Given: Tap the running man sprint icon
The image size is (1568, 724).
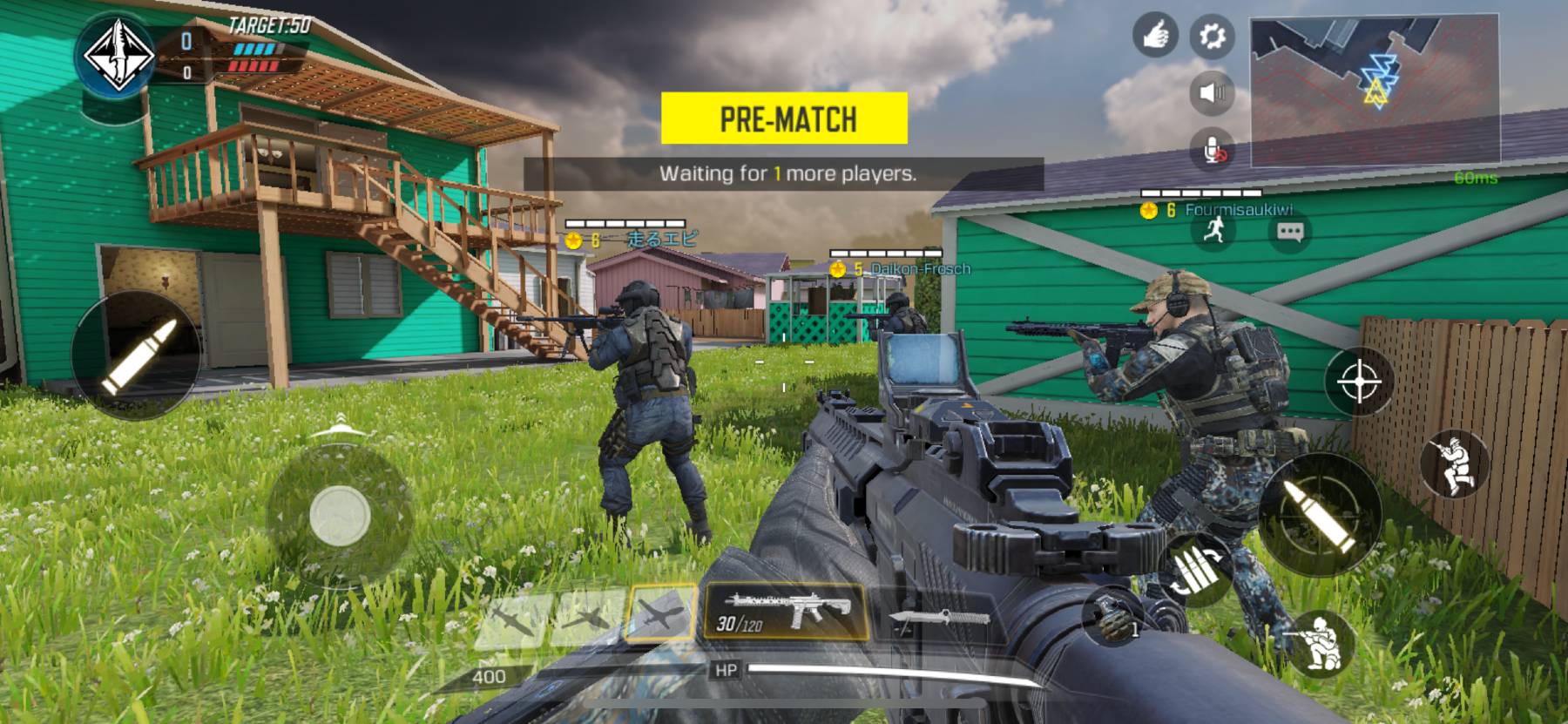Looking at the screenshot, I should click(x=1213, y=231).
